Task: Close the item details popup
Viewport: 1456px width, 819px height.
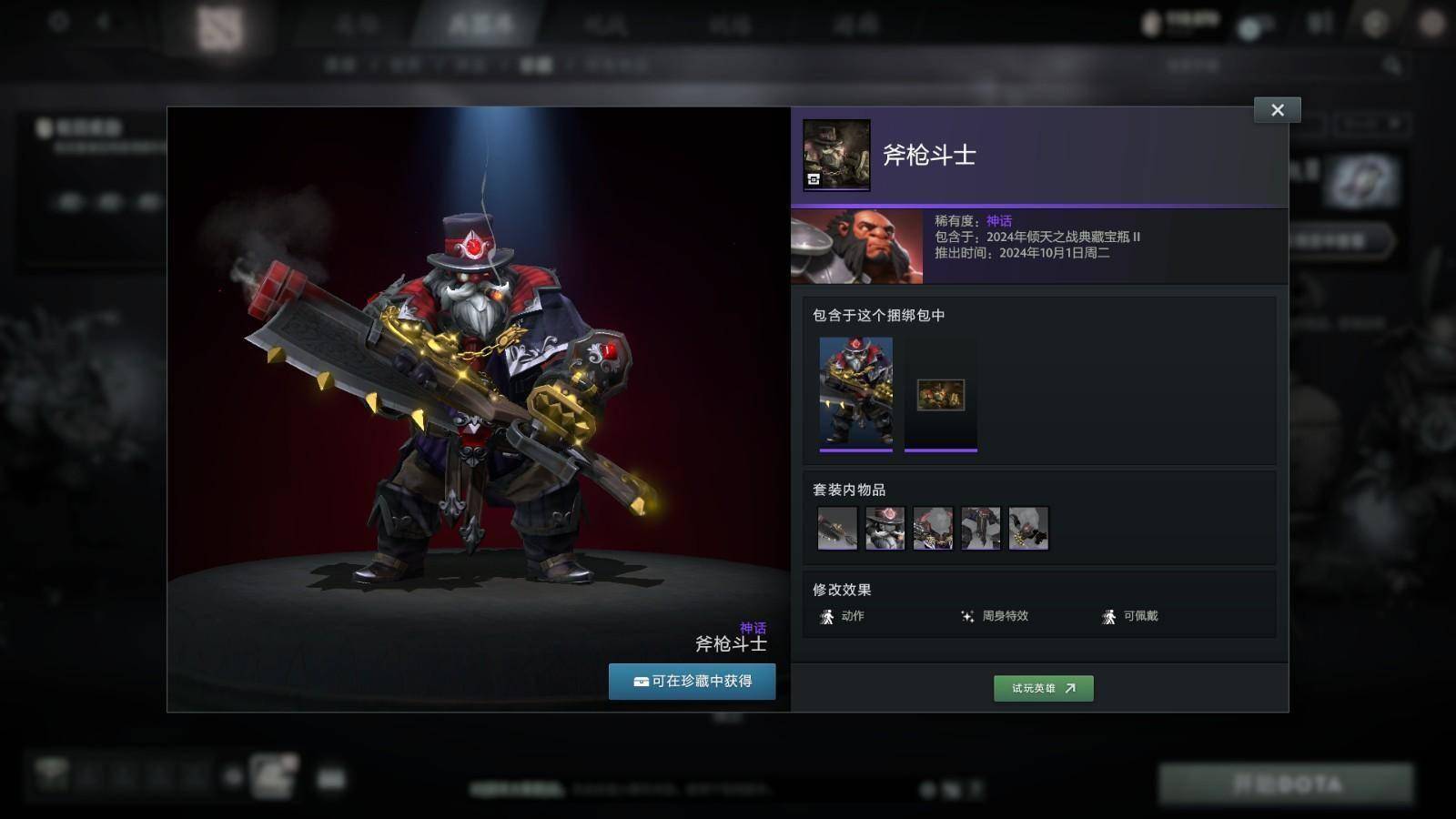Action: (1277, 110)
